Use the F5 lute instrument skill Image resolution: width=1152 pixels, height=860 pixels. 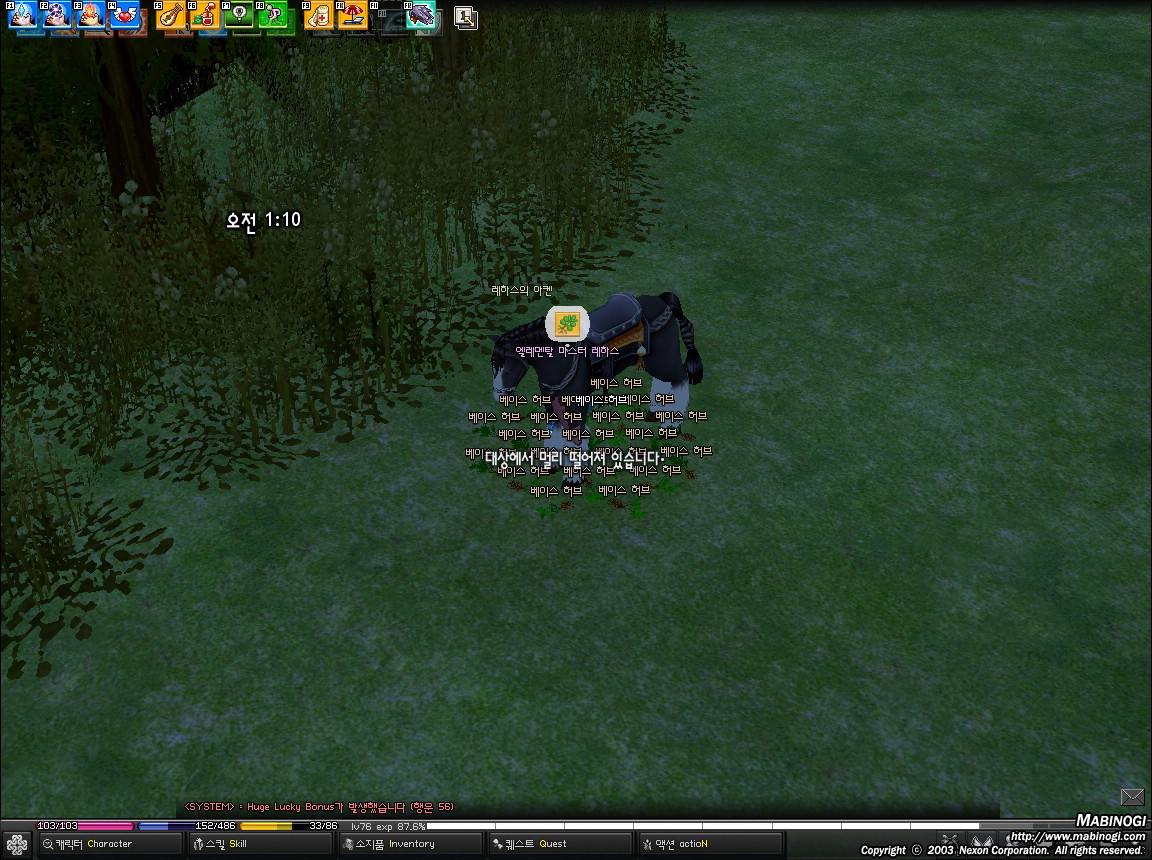coord(171,15)
